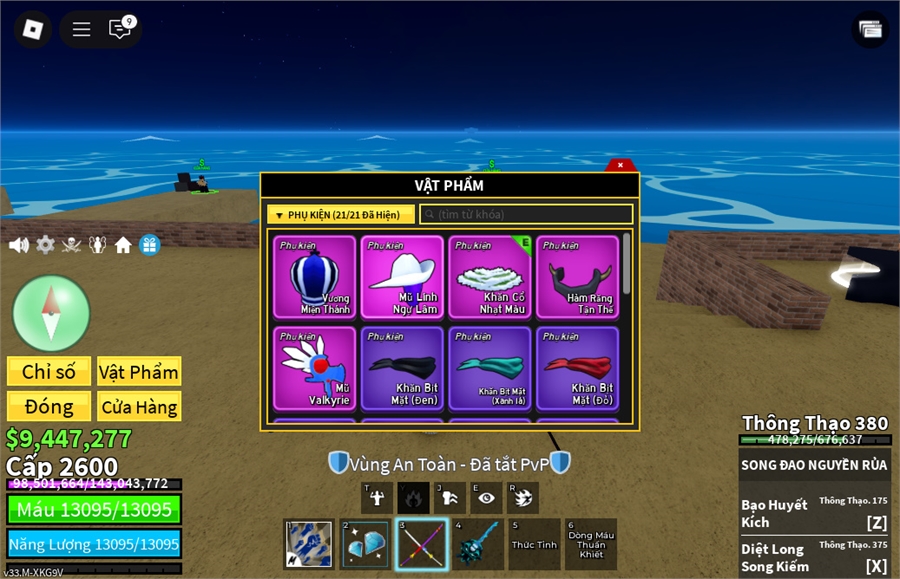Close the Vật Phẩm inventory window
Image resolution: width=900 pixels, height=579 pixels.
pyautogui.click(x=620, y=165)
